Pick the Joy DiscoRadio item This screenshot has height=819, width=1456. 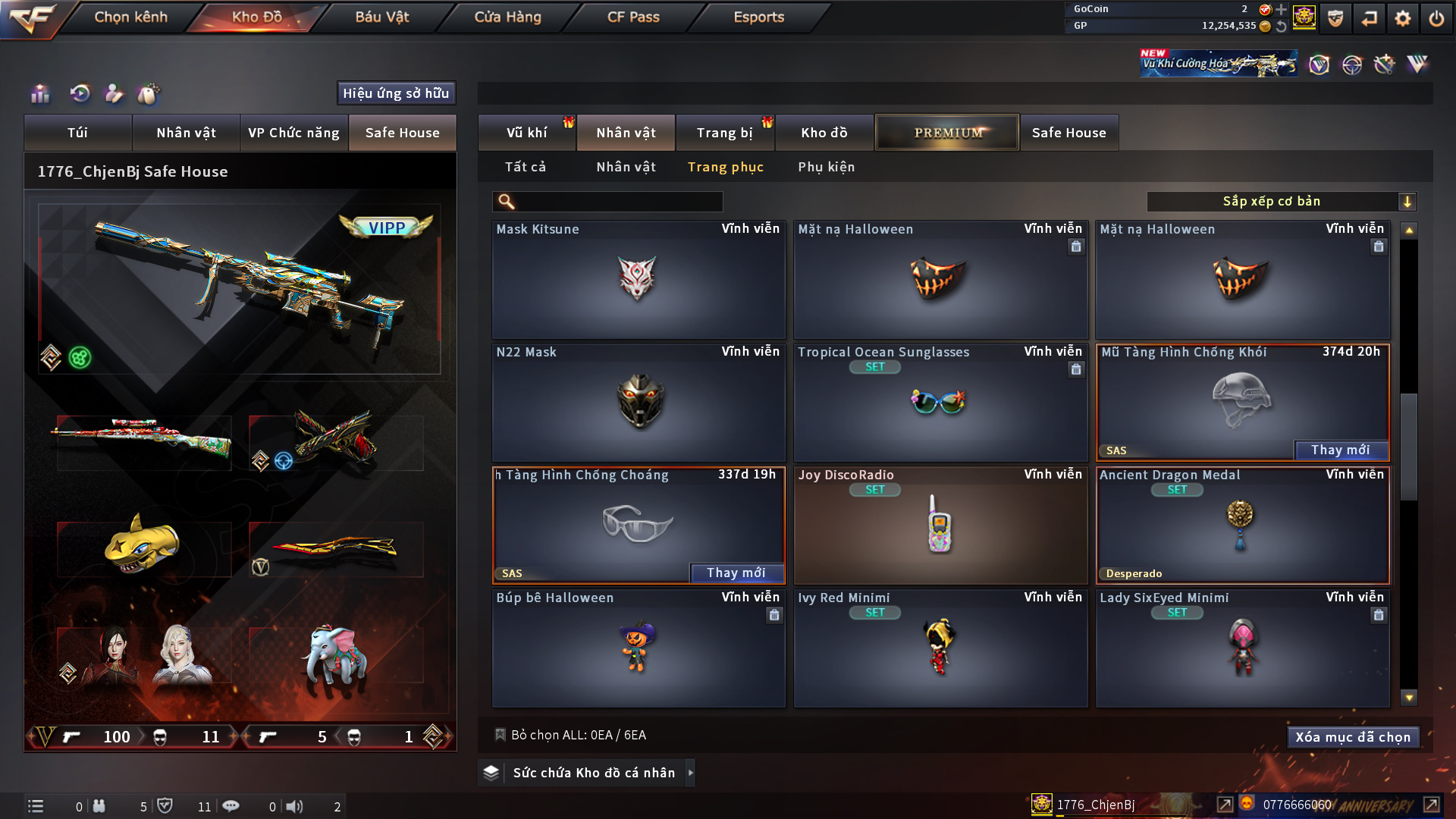tap(940, 526)
